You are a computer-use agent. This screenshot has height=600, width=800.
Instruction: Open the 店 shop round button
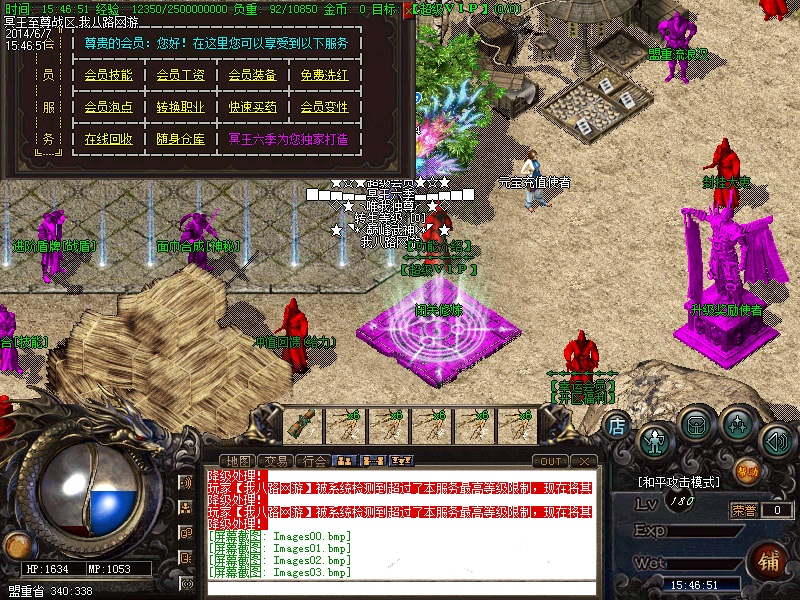[x=617, y=426]
